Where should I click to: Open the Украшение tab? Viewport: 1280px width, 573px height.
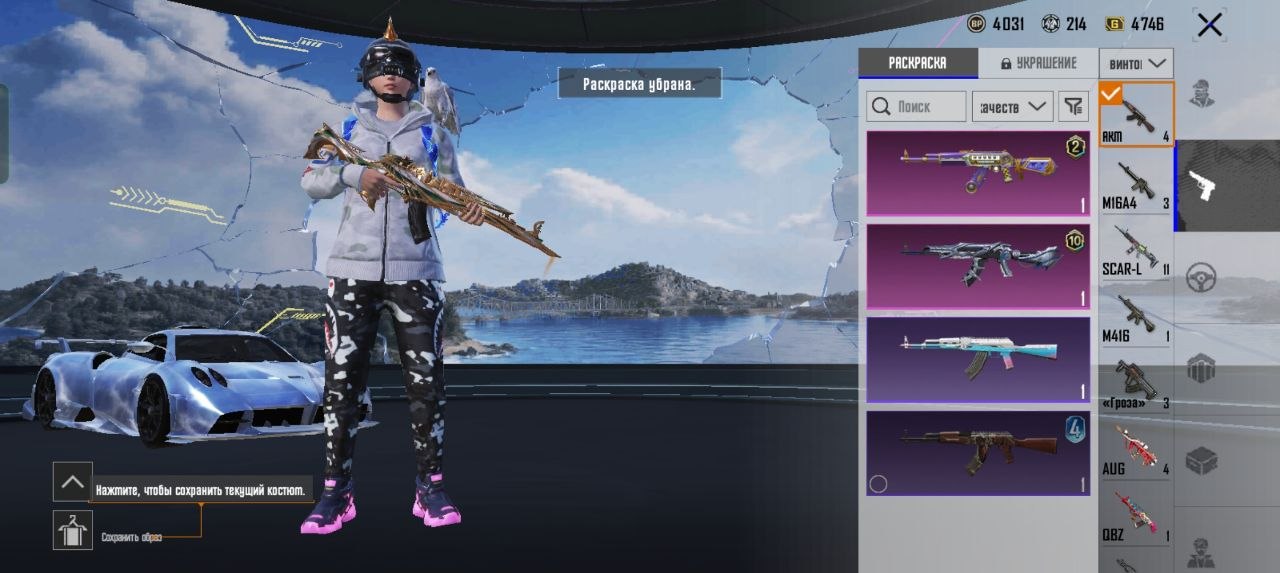coord(1037,63)
